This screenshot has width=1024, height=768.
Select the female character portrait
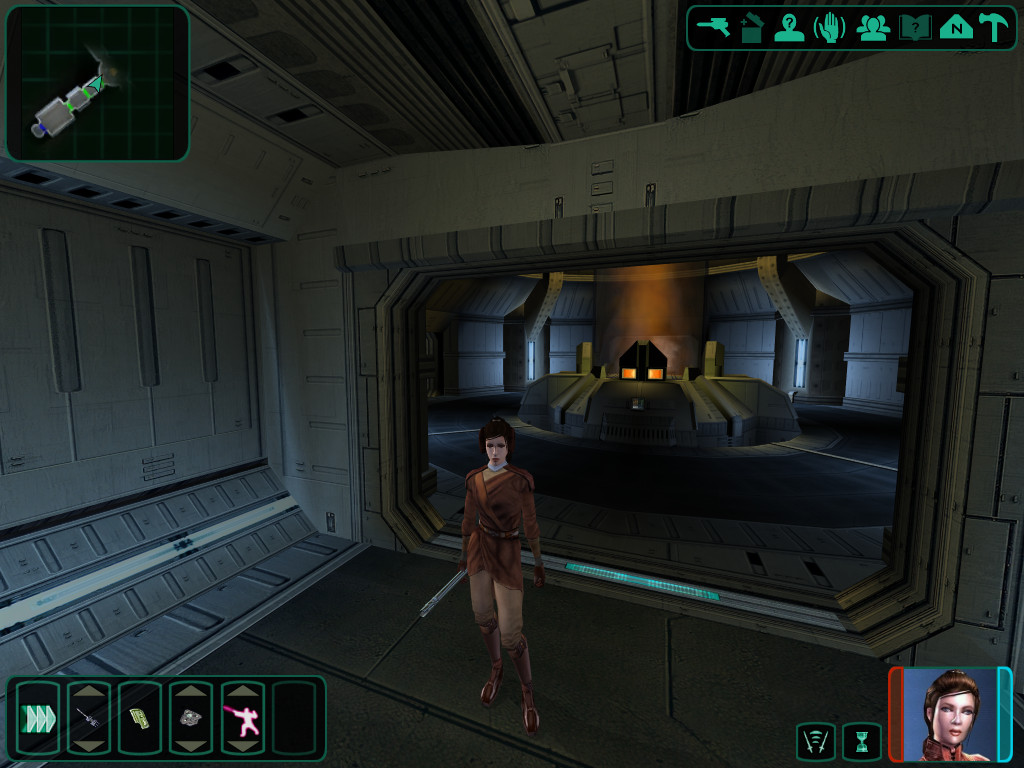[x=950, y=713]
